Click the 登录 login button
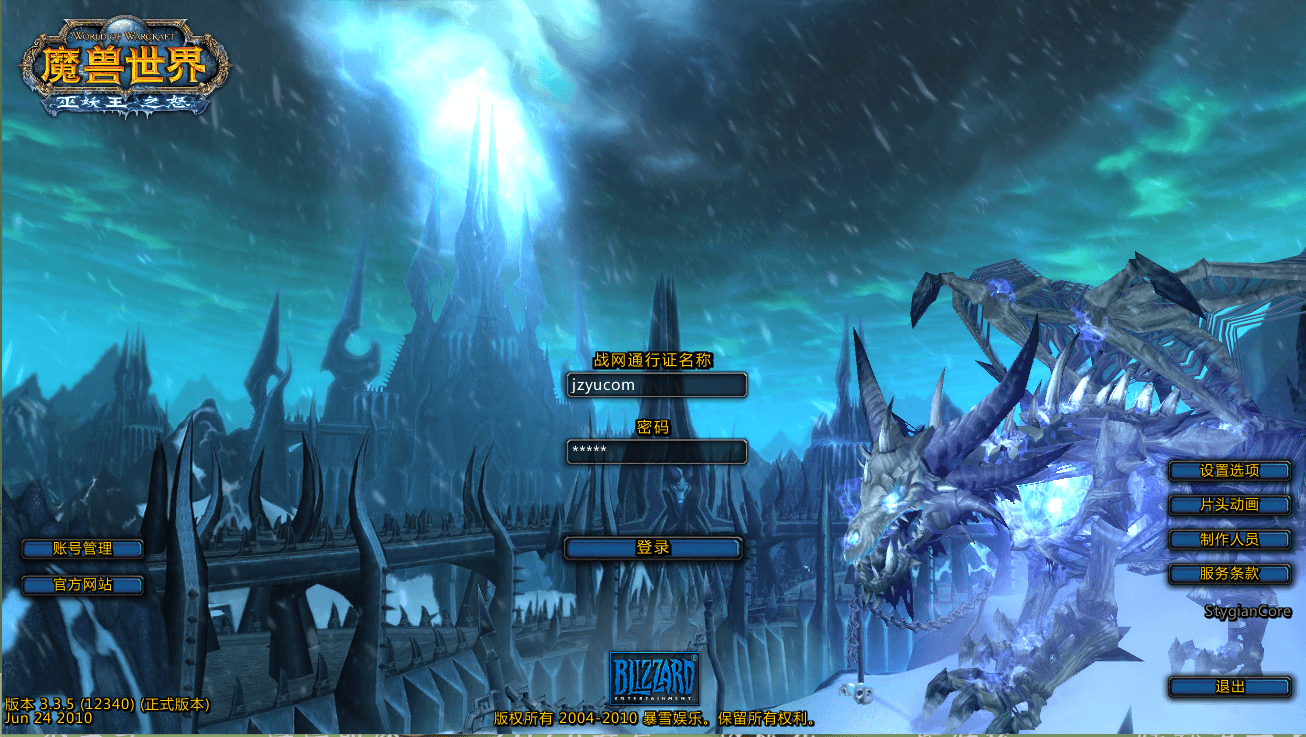The height and width of the screenshot is (737, 1306). [653, 548]
